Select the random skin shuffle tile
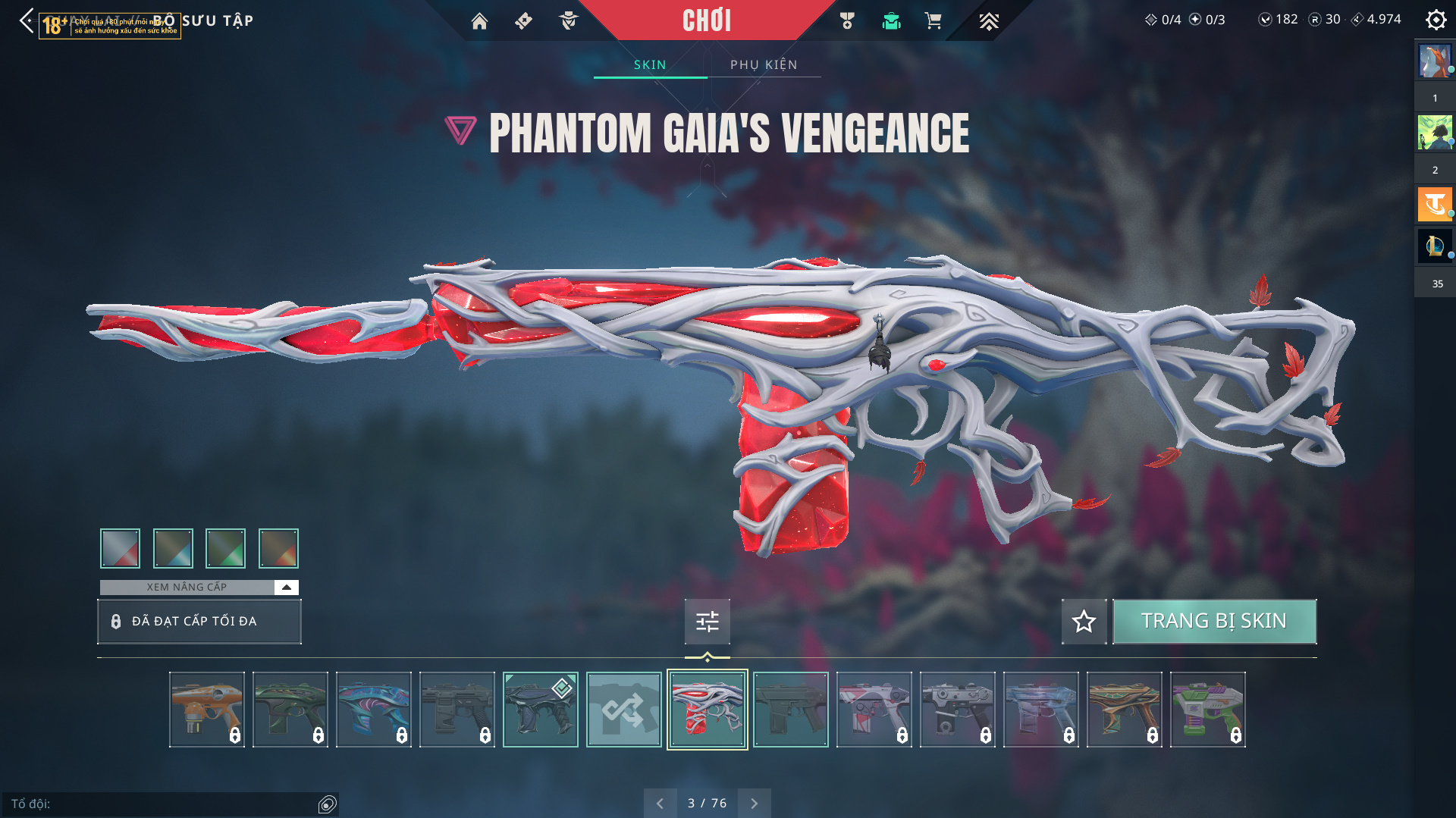1456x818 pixels. tap(623, 710)
